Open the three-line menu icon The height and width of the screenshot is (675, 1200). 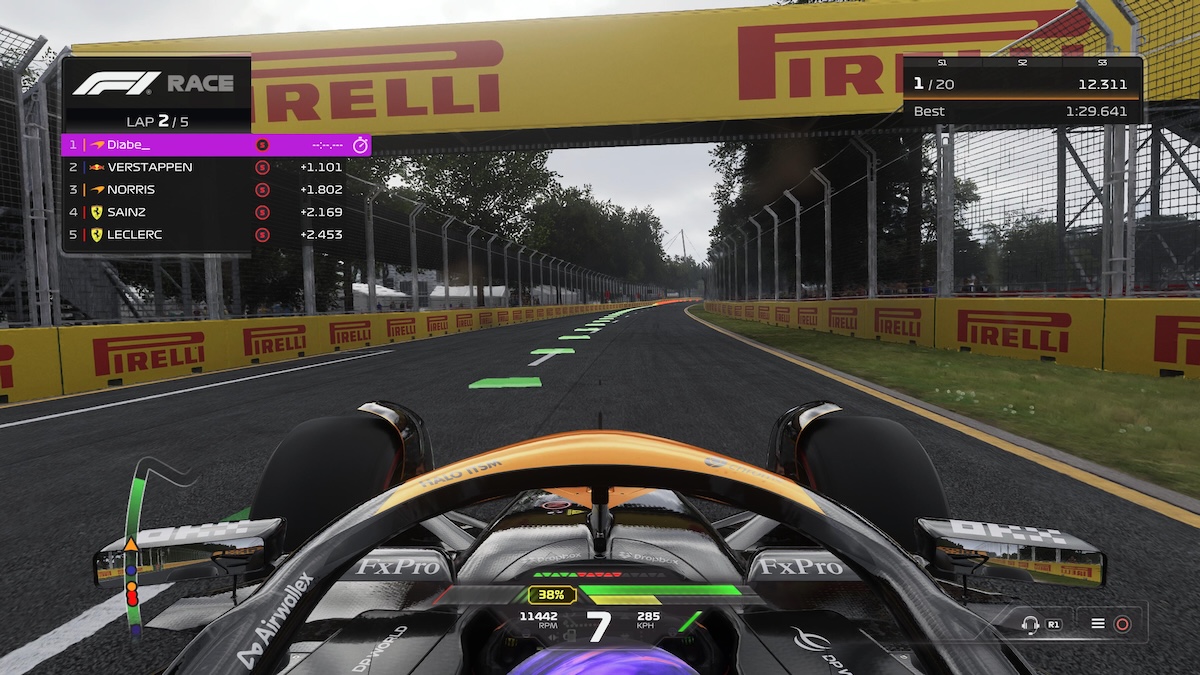pos(1098,624)
